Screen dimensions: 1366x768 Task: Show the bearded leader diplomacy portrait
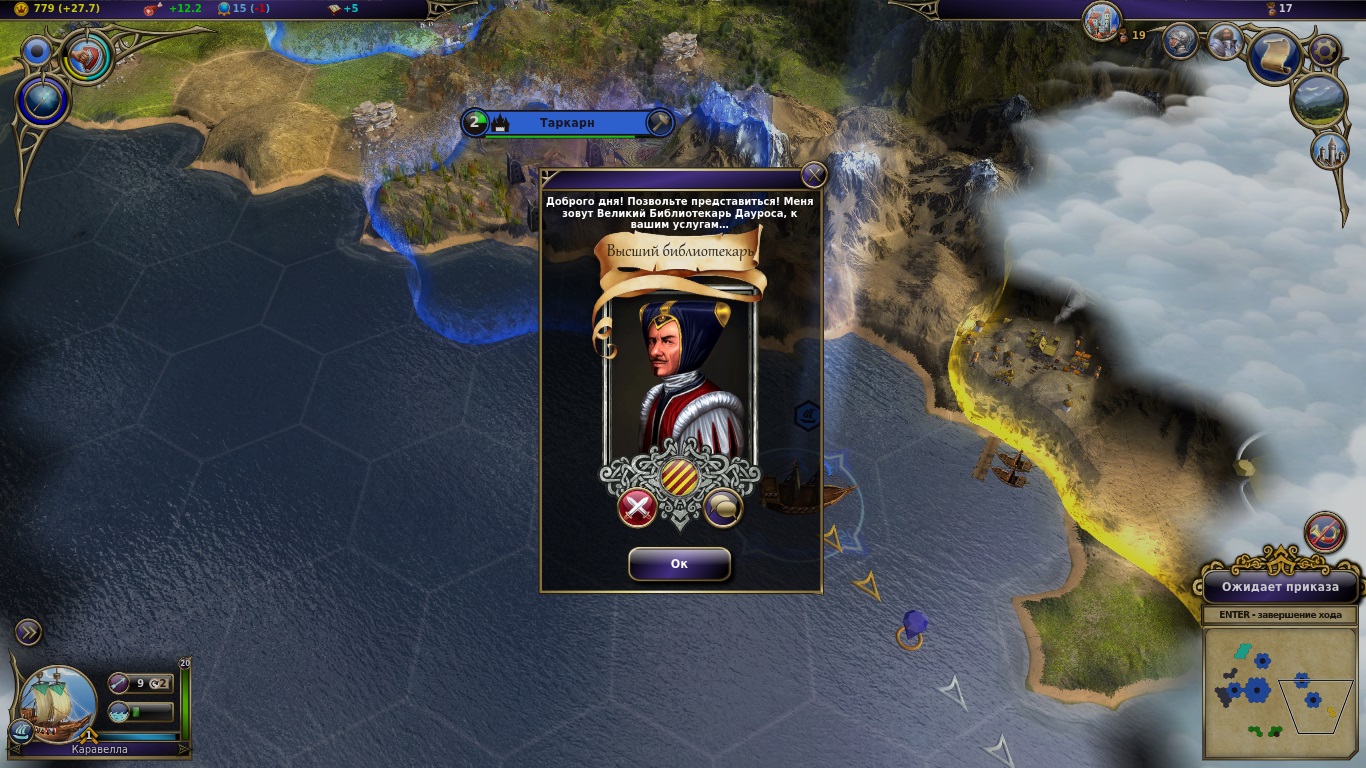1225,41
